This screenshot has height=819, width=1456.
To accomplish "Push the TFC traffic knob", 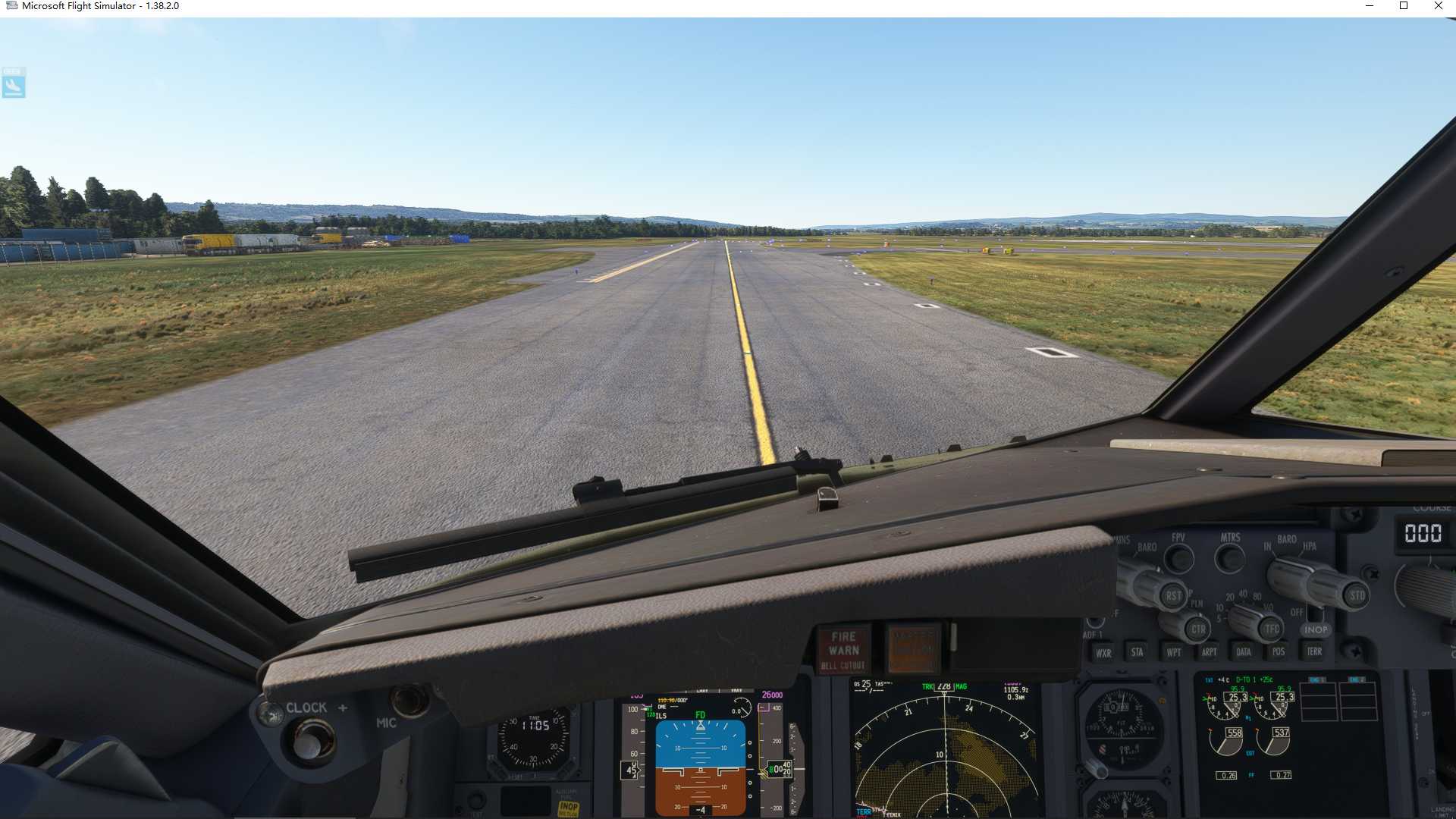I will (x=1271, y=628).
